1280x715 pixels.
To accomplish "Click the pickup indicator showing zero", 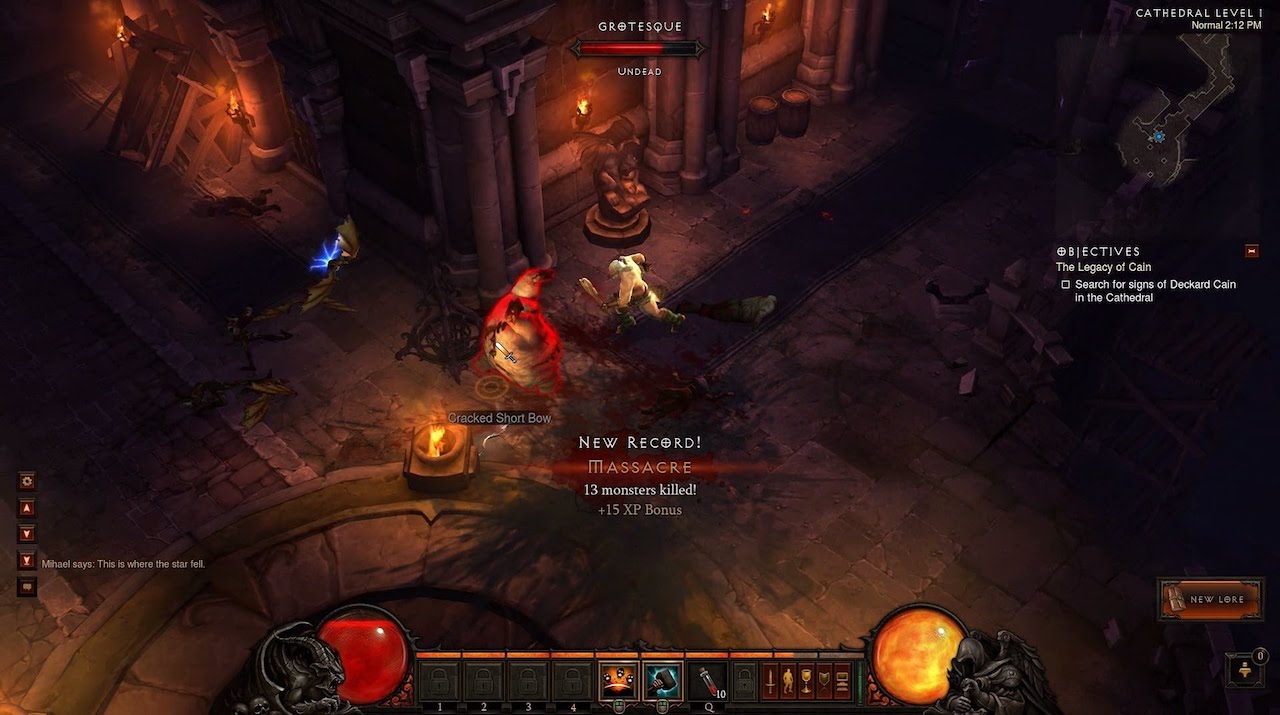I will click(x=1247, y=669).
